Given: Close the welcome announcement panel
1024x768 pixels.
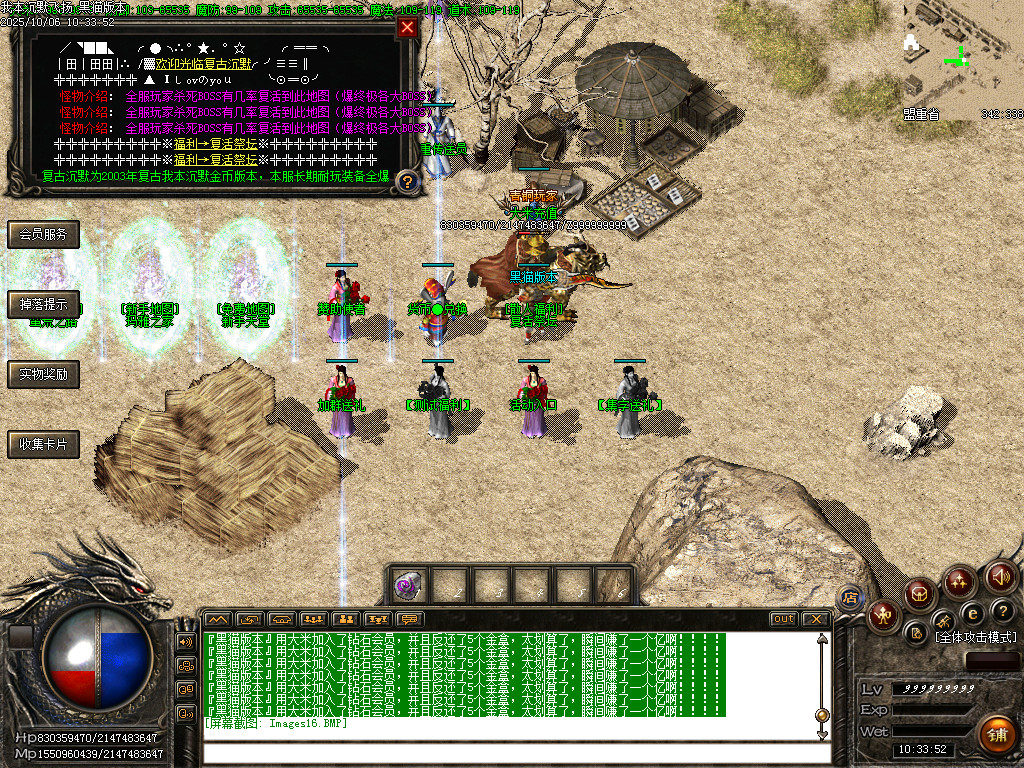Looking at the screenshot, I should [407, 28].
